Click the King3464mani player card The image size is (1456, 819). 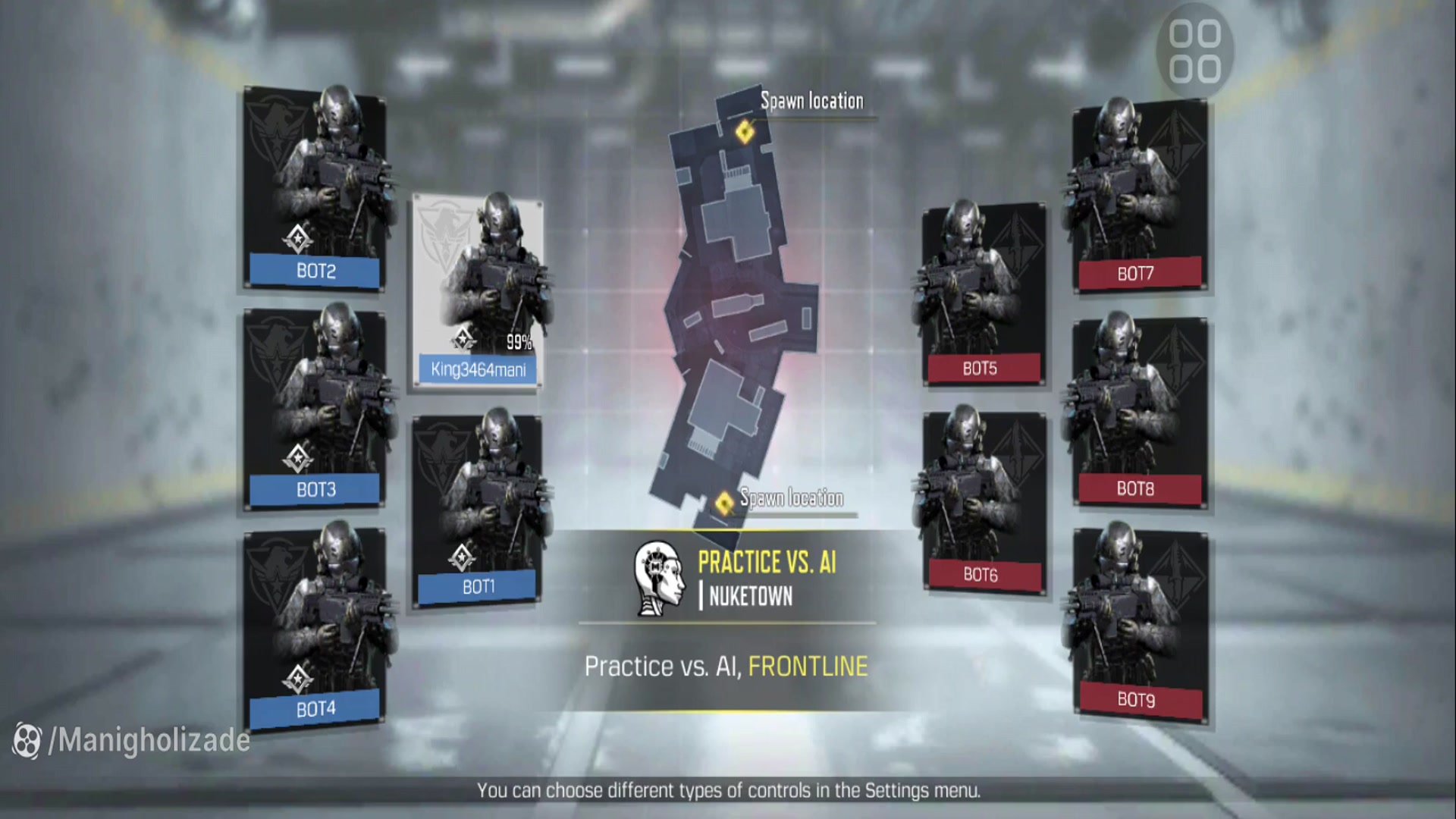coord(478,293)
